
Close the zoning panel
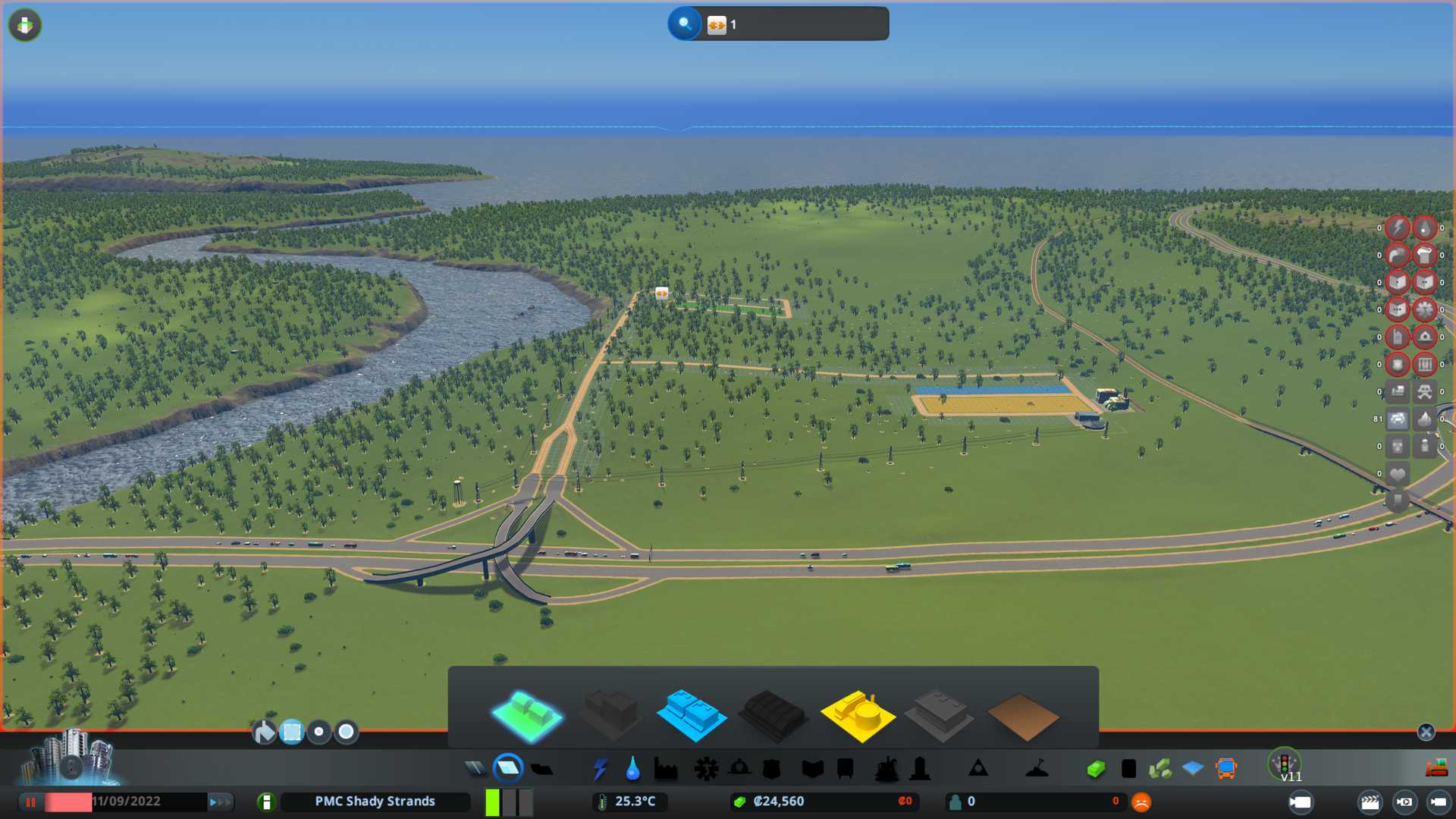[x=1426, y=732]
